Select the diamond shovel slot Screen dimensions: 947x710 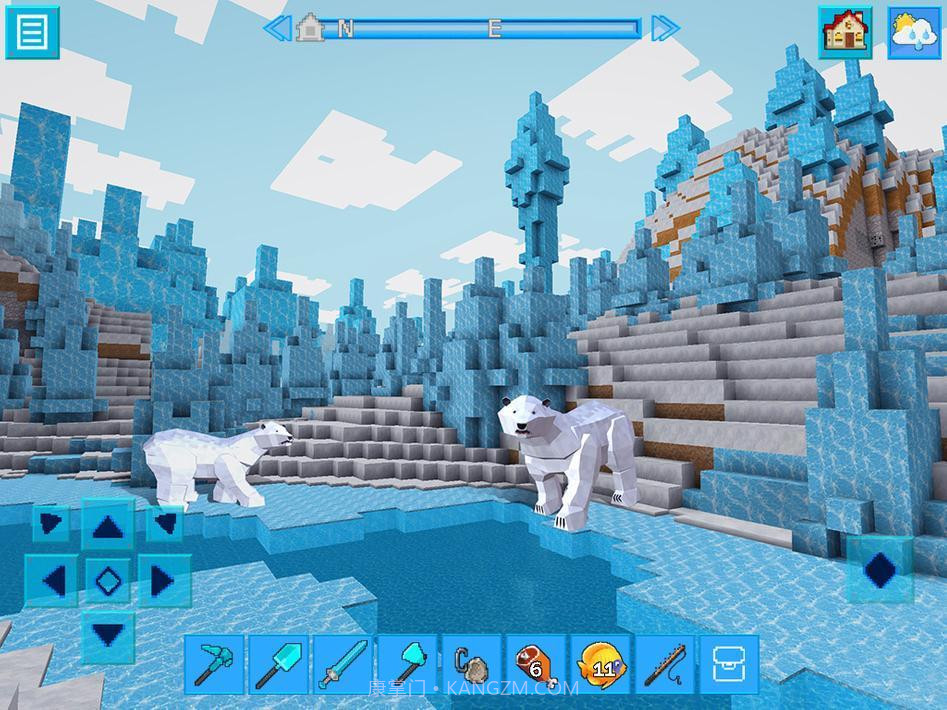pyautogui.click(x=278, y=664)
